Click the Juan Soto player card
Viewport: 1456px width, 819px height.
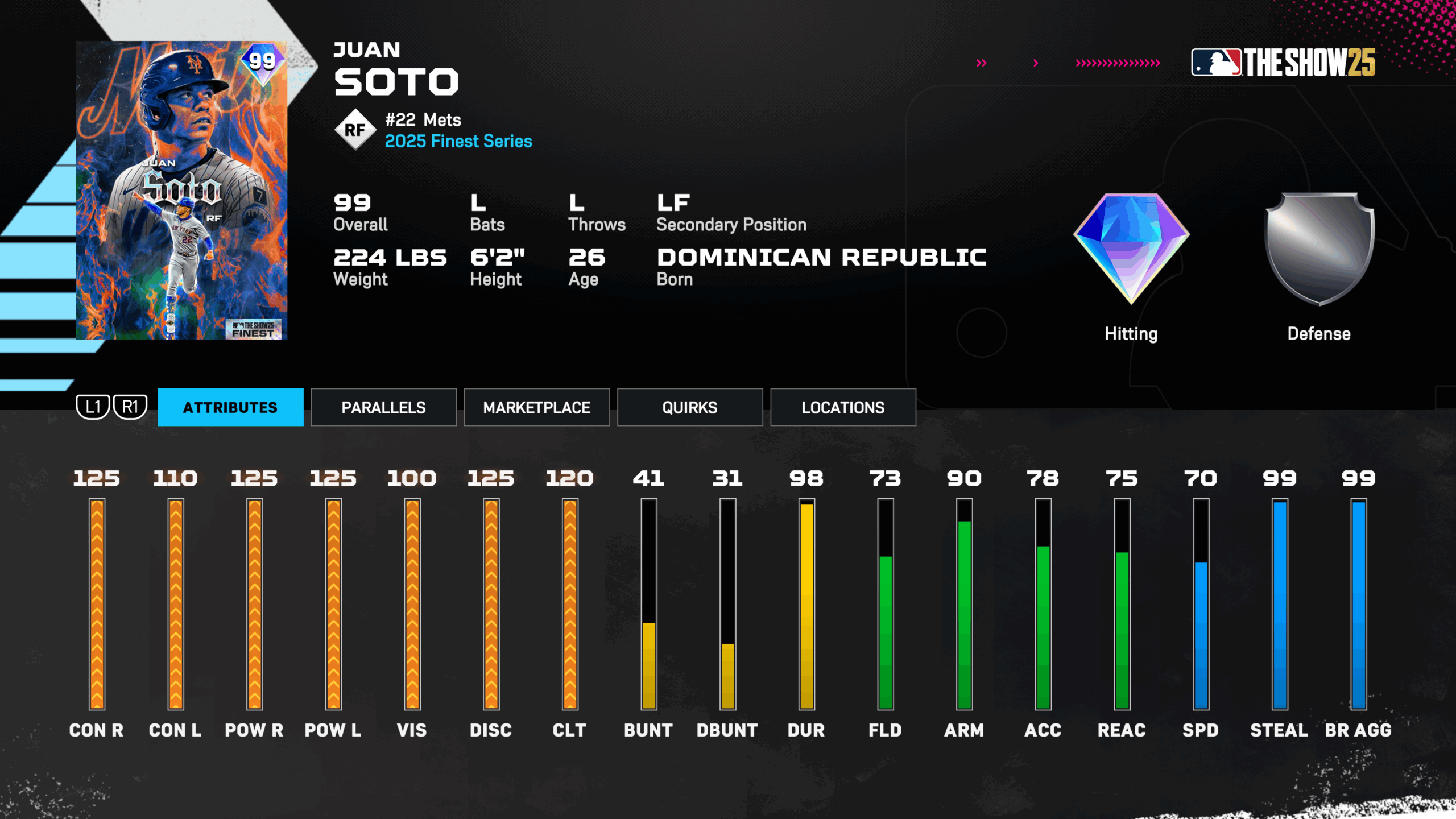tap(181, 190)
